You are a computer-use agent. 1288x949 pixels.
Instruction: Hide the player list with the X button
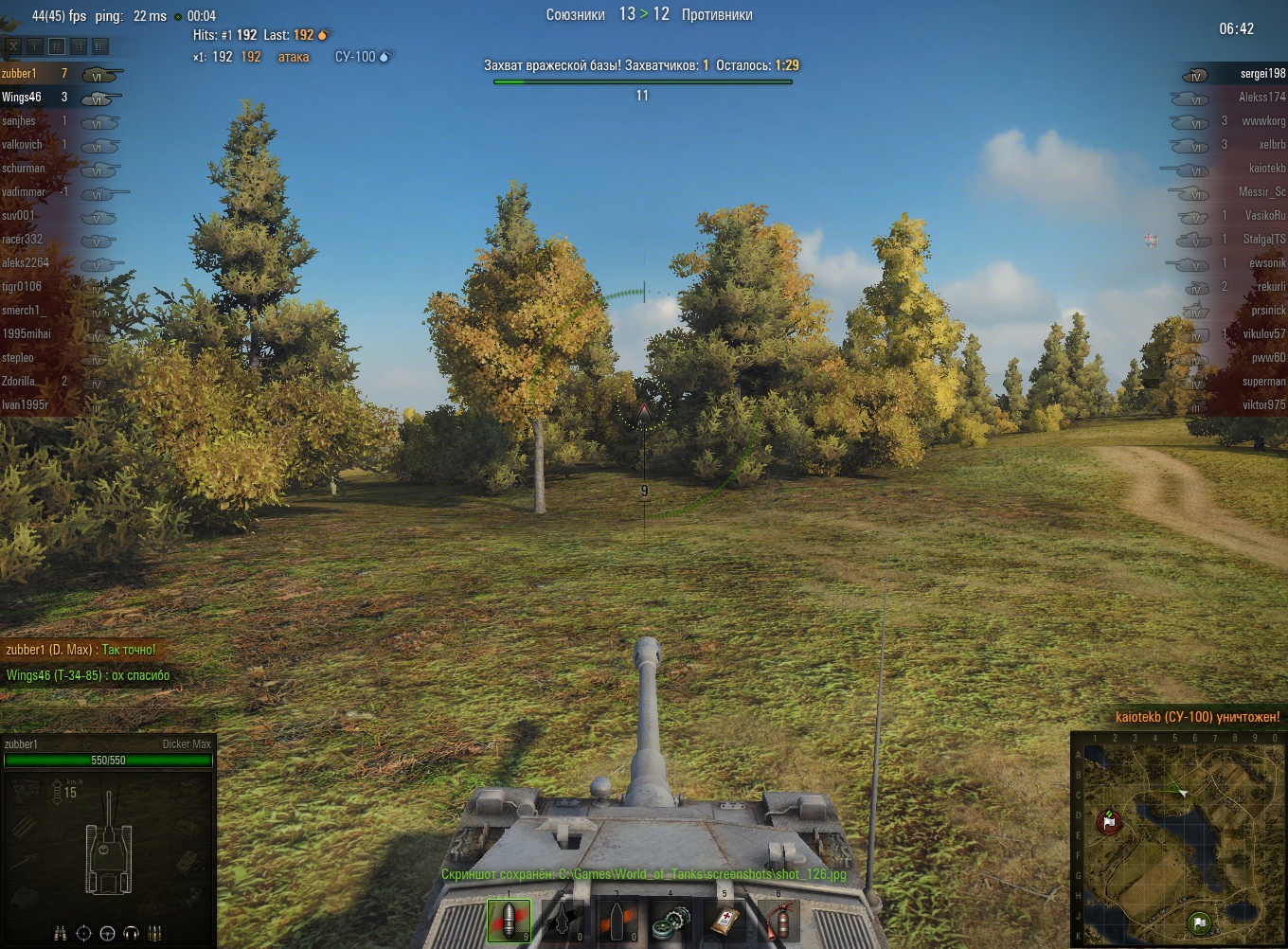point(13,45)
